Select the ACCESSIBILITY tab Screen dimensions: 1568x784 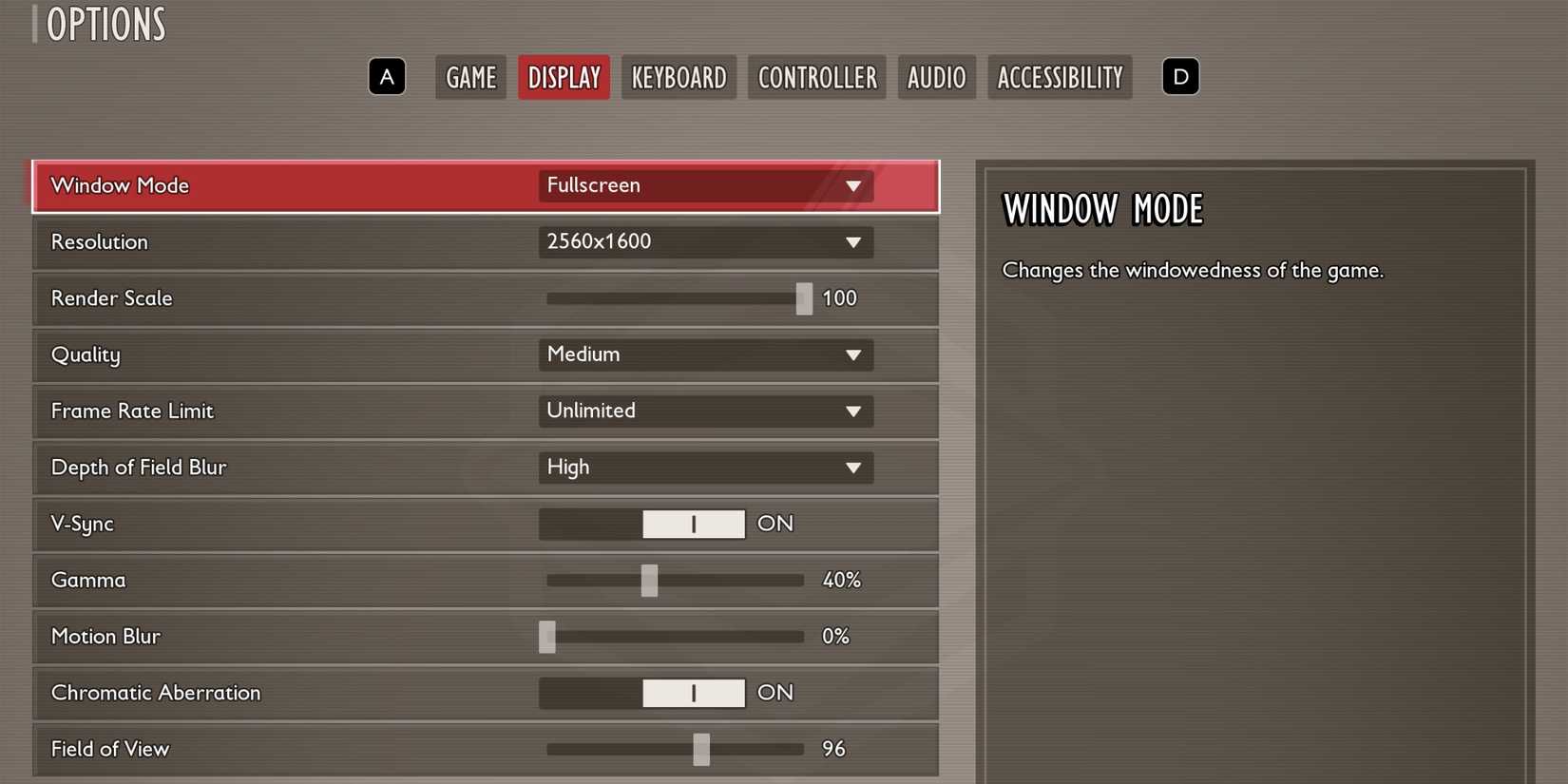coord(1060,77)
